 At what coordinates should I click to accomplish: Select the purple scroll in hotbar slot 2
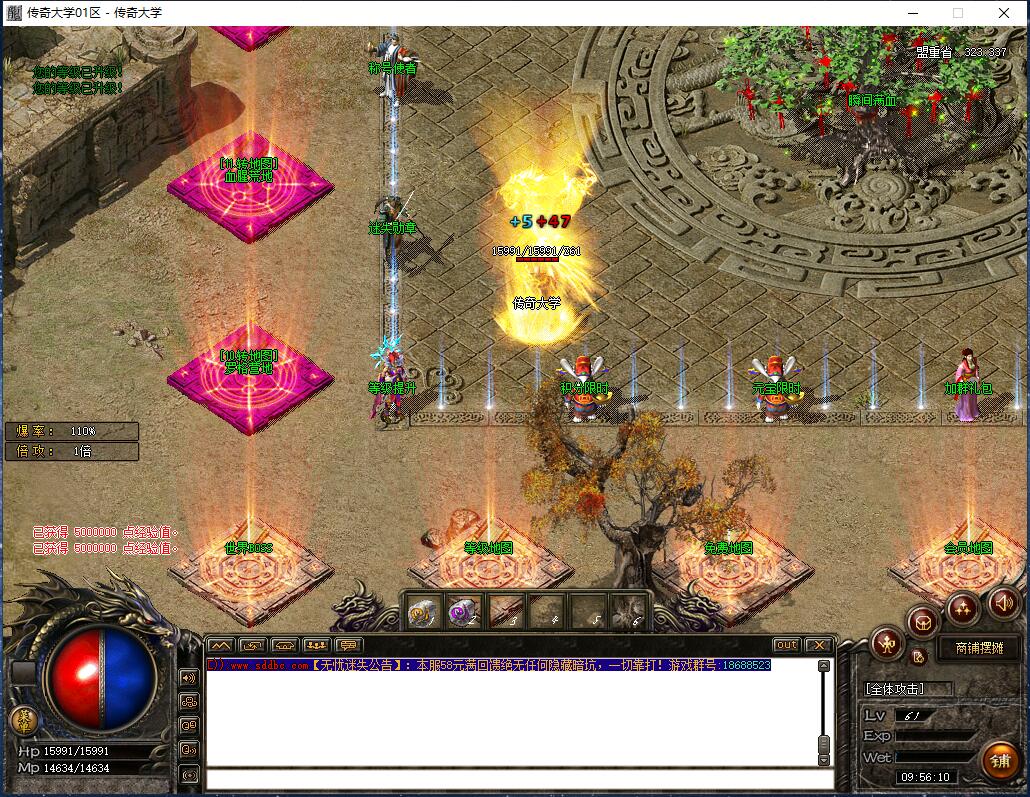pyautogui.click(x=461, y=610)
